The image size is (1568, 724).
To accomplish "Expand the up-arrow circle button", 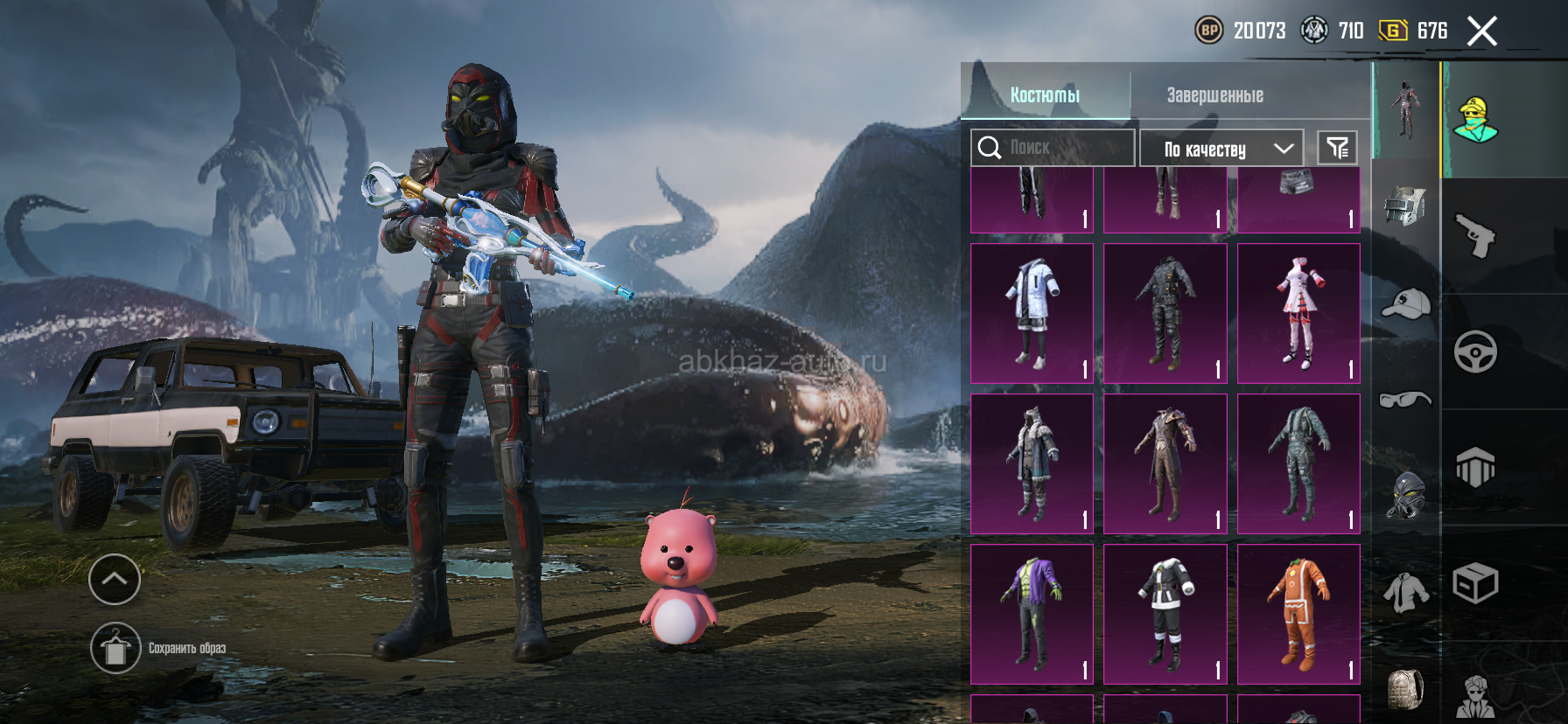I will 115,579.
